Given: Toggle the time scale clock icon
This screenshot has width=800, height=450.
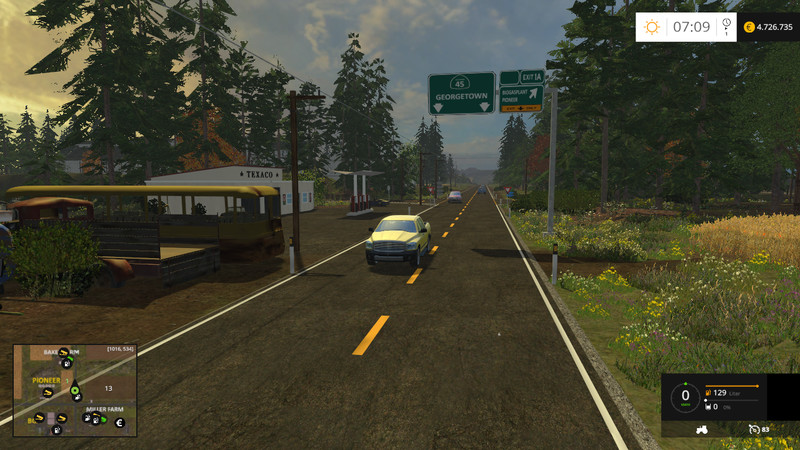Looking at the screenshot, I should click(726, 26).
